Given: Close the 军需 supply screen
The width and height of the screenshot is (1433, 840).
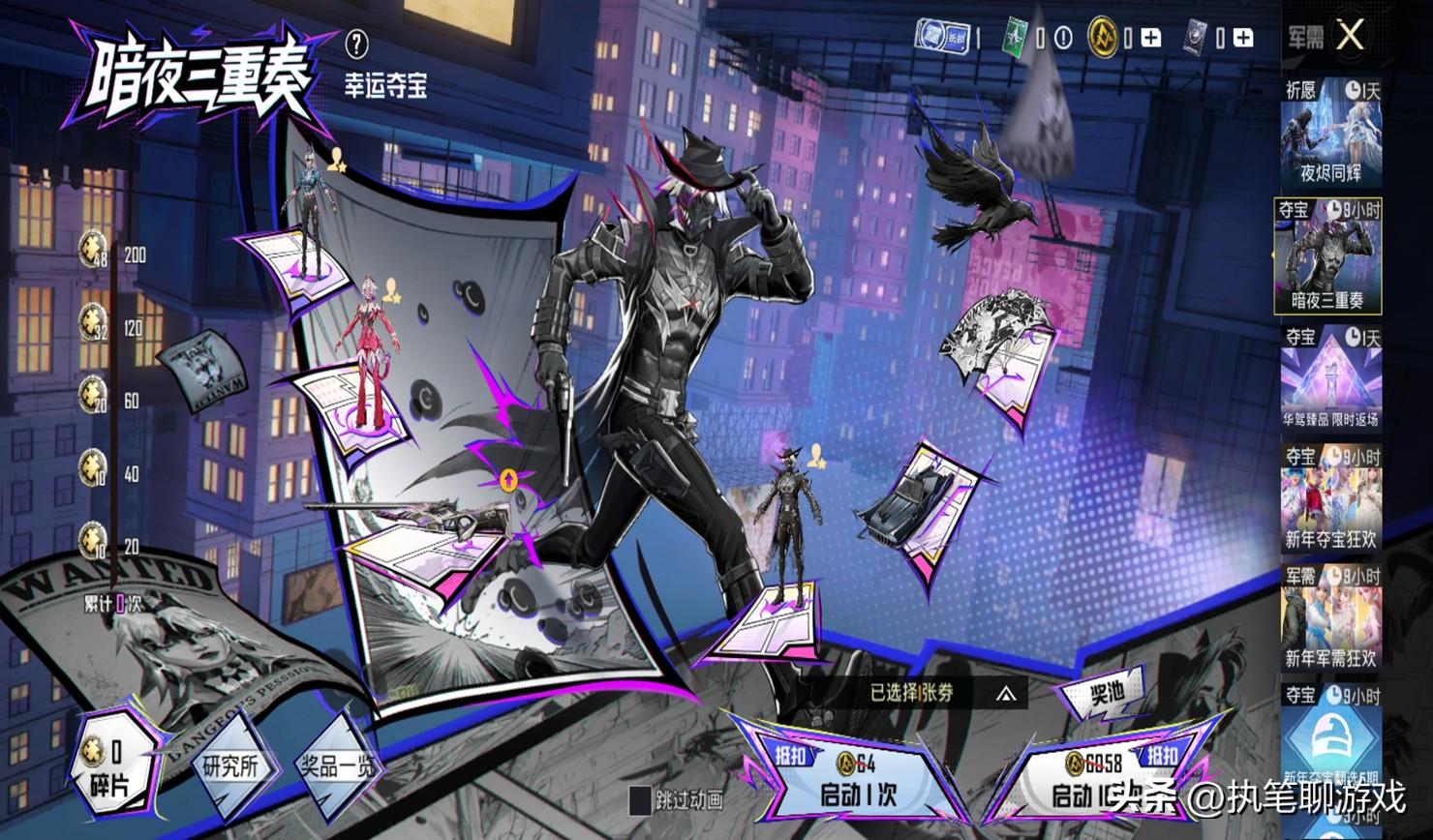Looking at the screenshot, I should click(1350, 37).
